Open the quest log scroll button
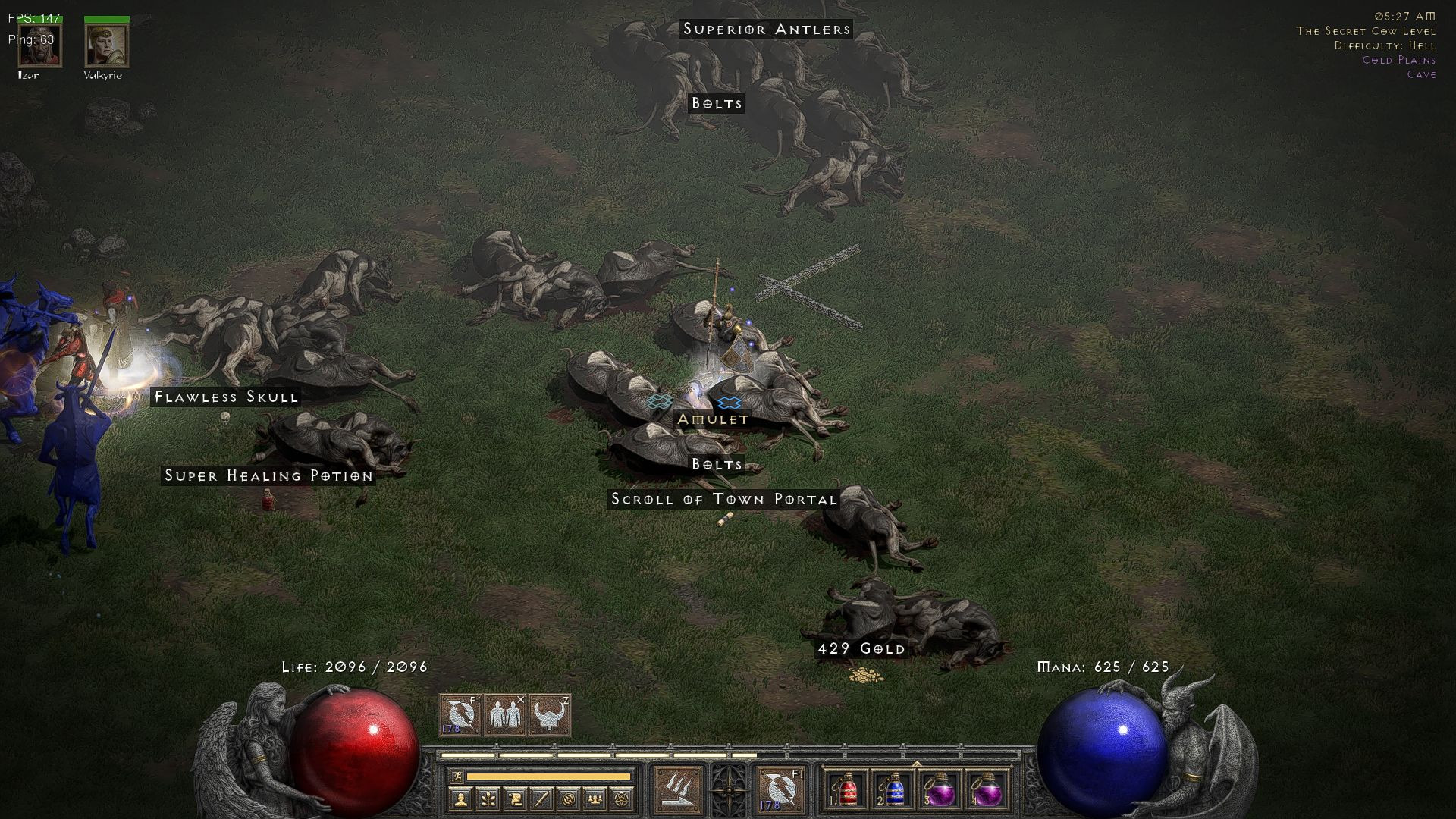The height and width of the screenshot is (819, 1456). (x=514, y=799)
